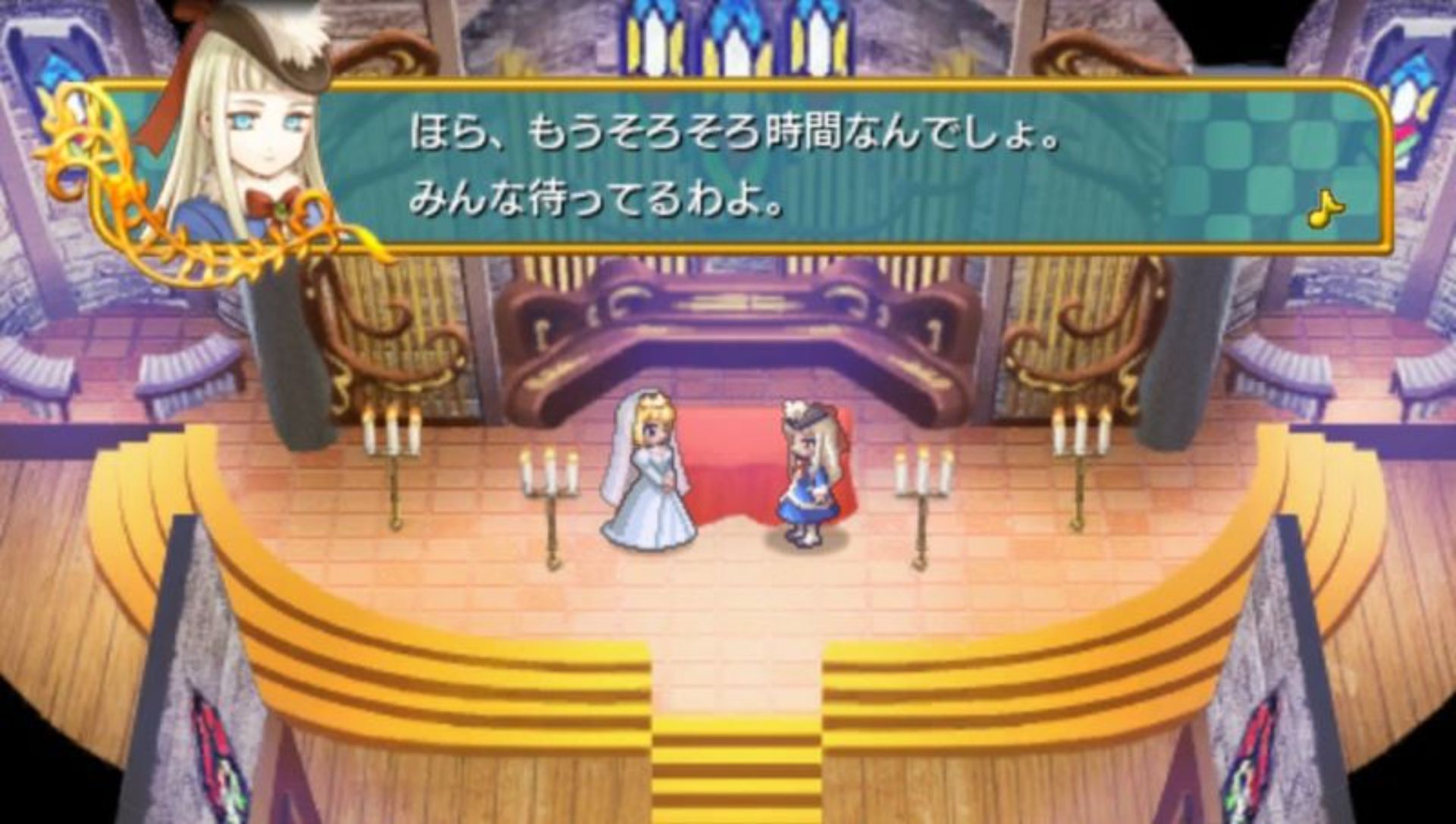This screenshot has width=1456, height=824.
Task: Click the music note advance icon
Action: [1326, 208]
